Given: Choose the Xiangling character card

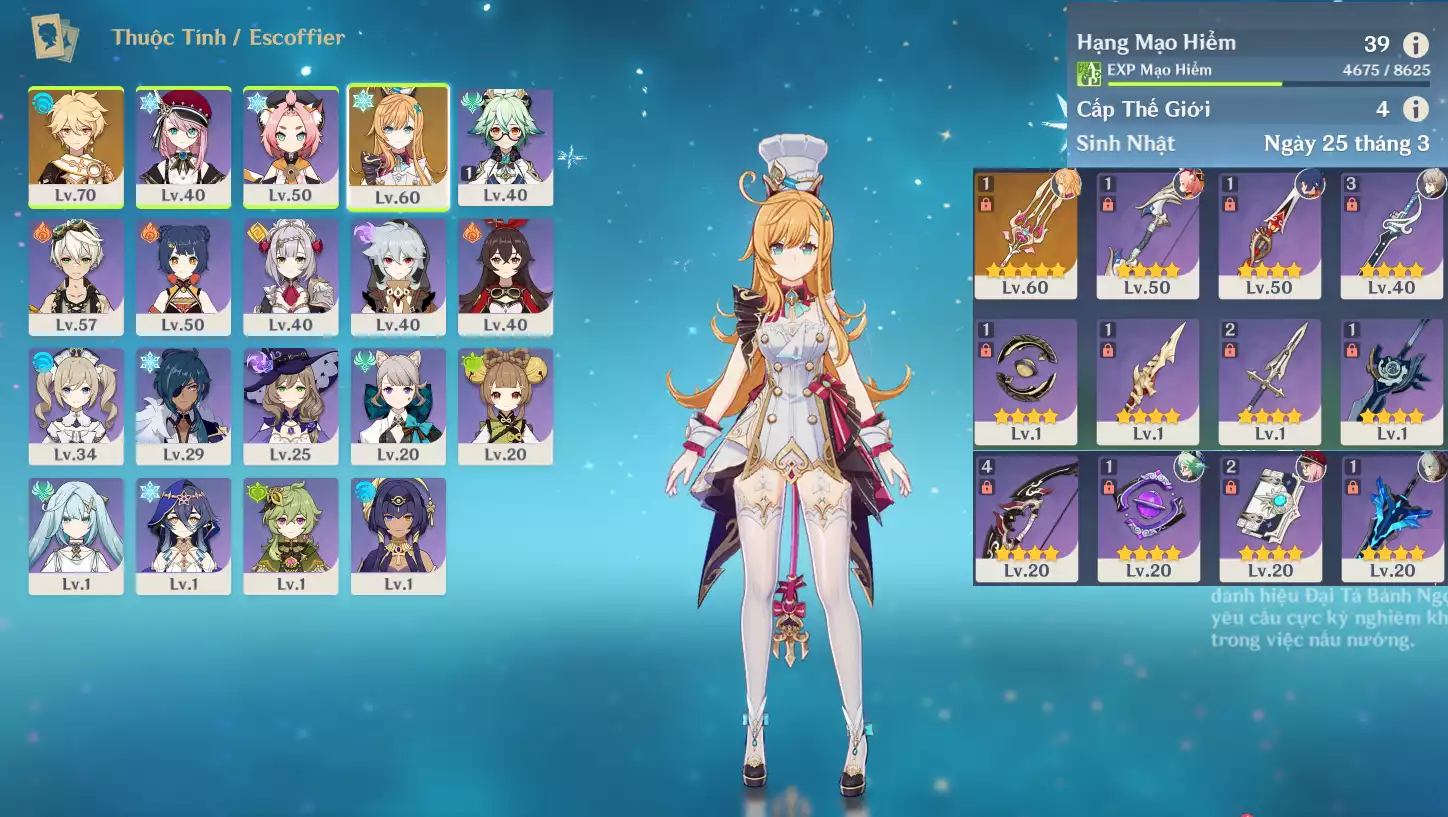Looking at the screenshot, I should pos(183,276).
